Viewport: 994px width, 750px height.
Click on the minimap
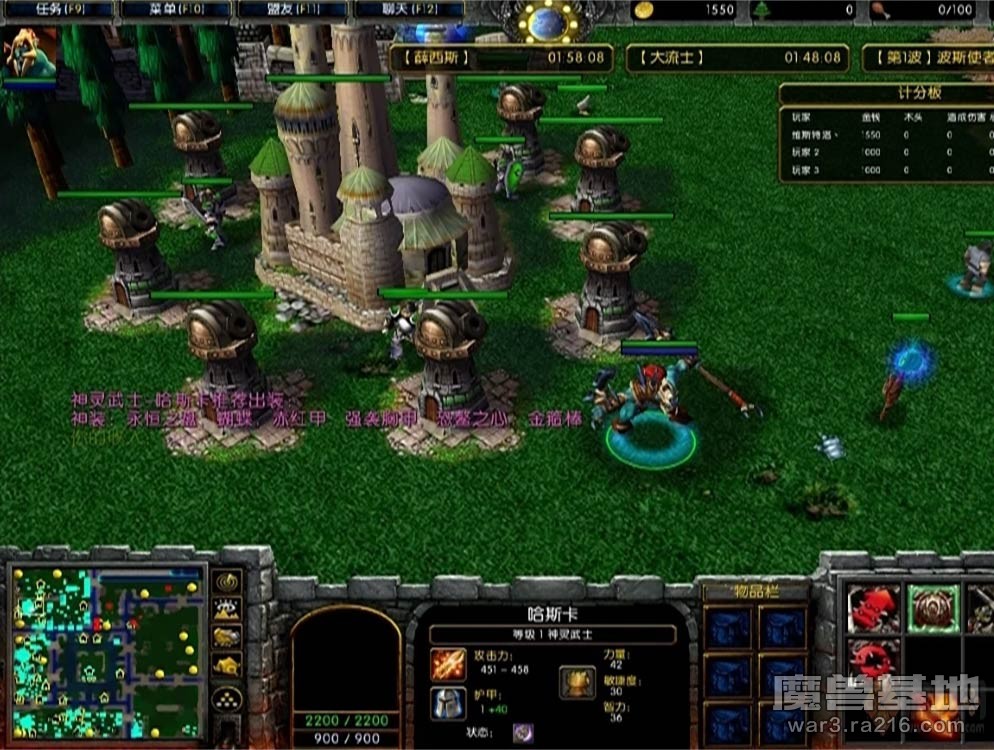pos(105,652)
